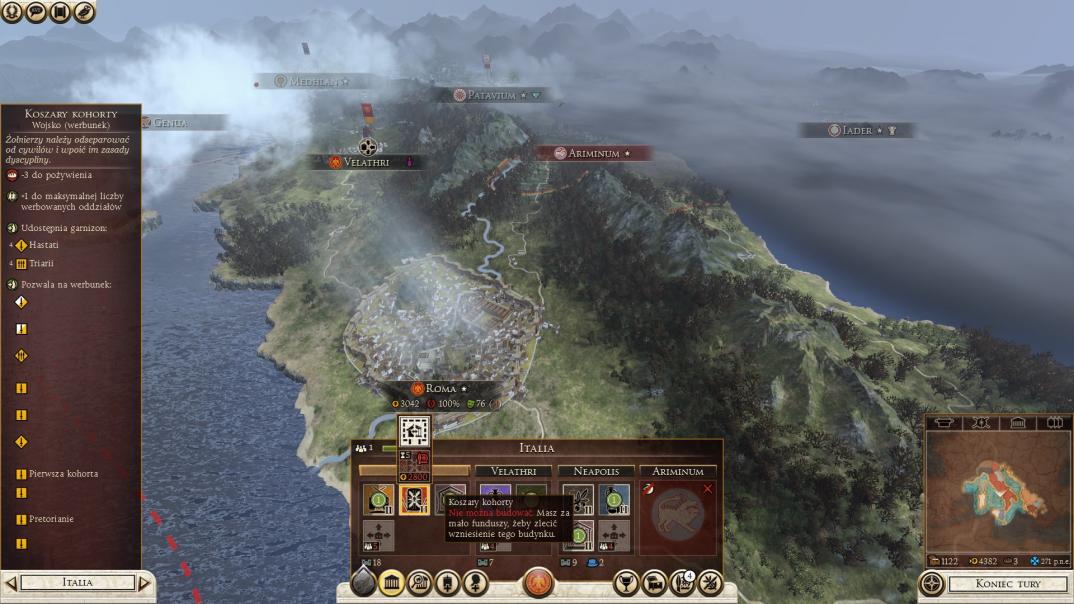
Task: Click the compass button beside Koniec tury
Action: point(932,584)
